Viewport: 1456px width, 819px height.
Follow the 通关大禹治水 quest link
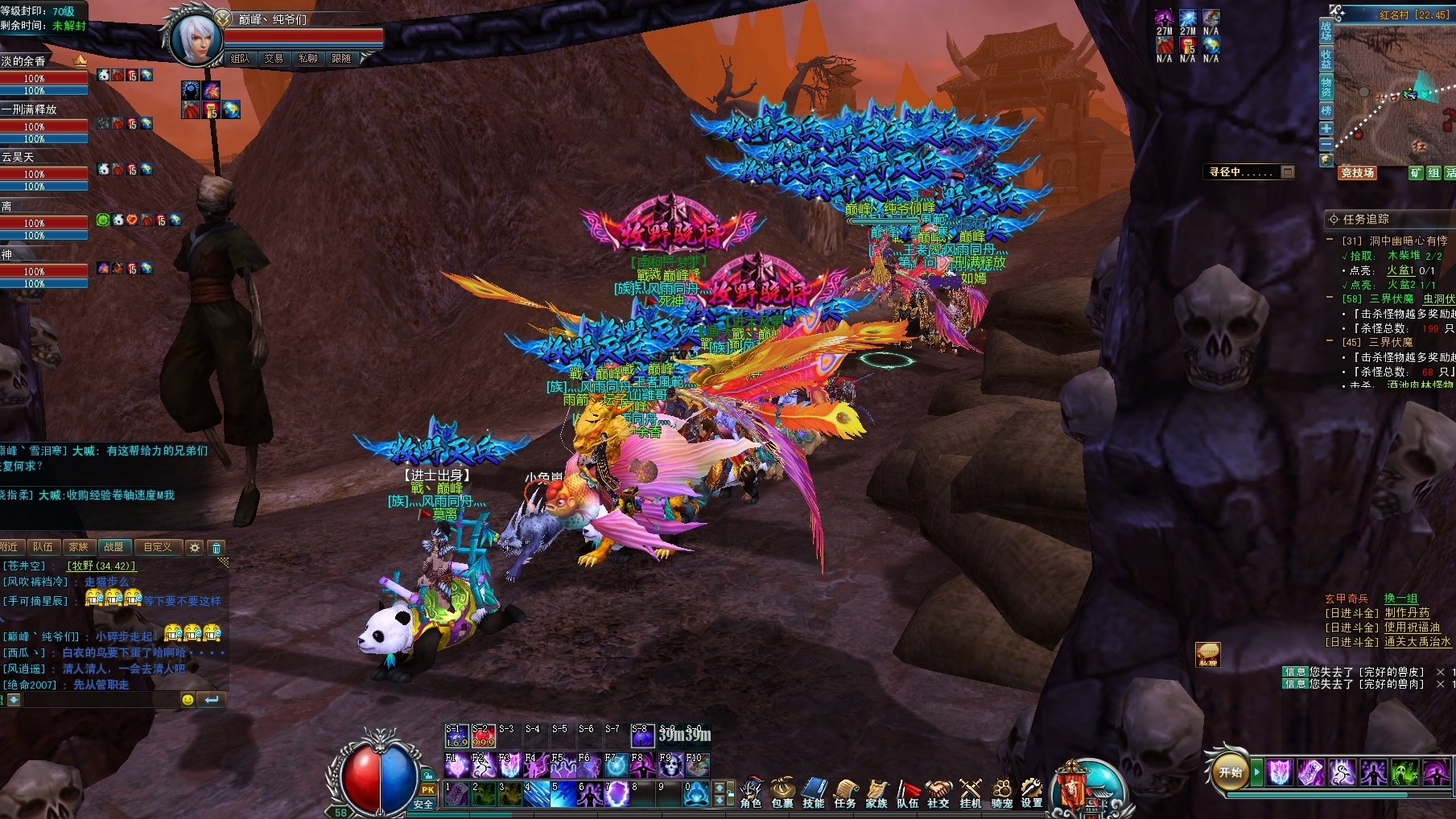pyautogui.click(x=1418, y=642)
